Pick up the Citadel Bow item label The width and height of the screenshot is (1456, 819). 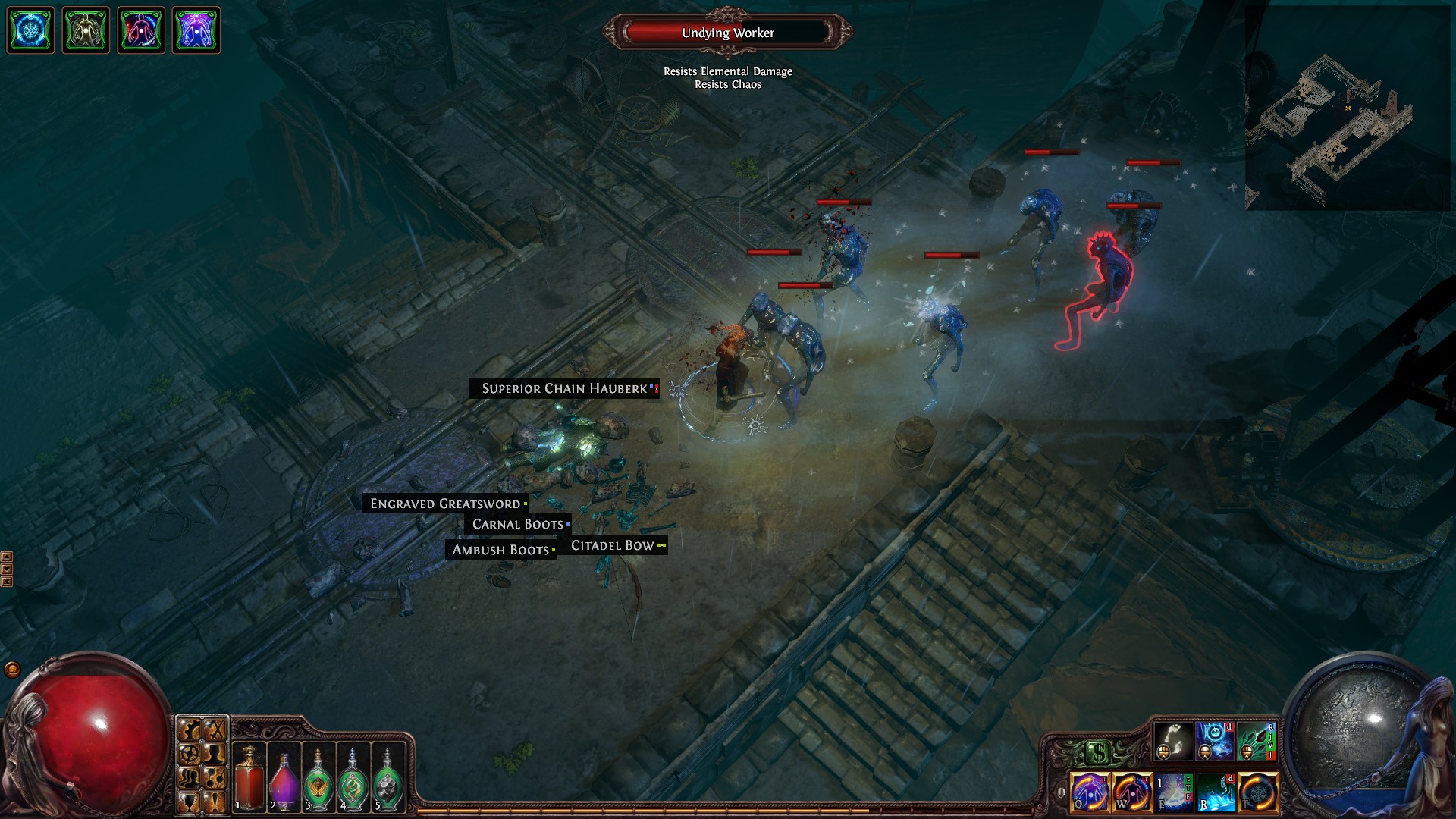(x=613, y=545)
